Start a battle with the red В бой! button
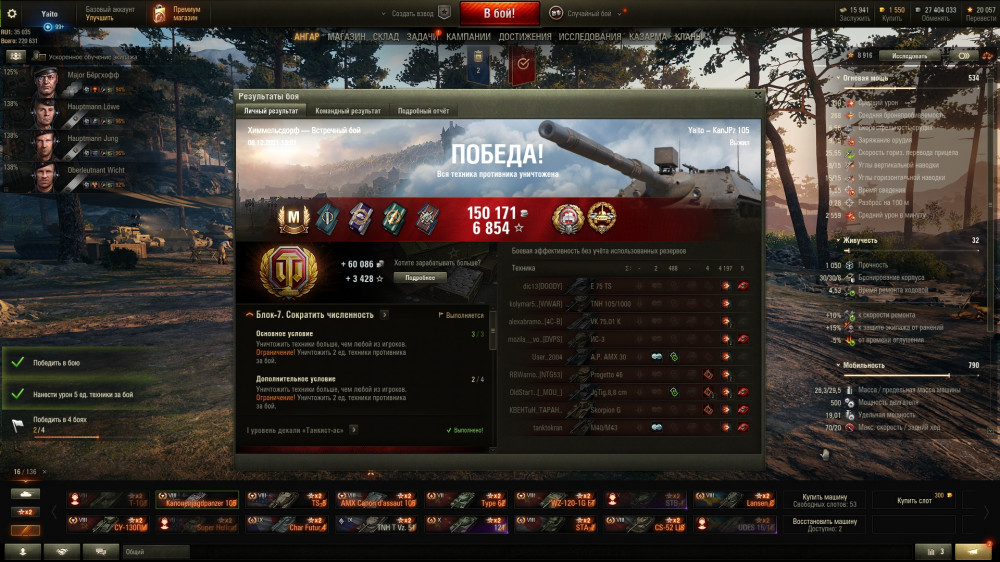The image size is (1000, 562). pyautogui.click(x=499, y=13)
